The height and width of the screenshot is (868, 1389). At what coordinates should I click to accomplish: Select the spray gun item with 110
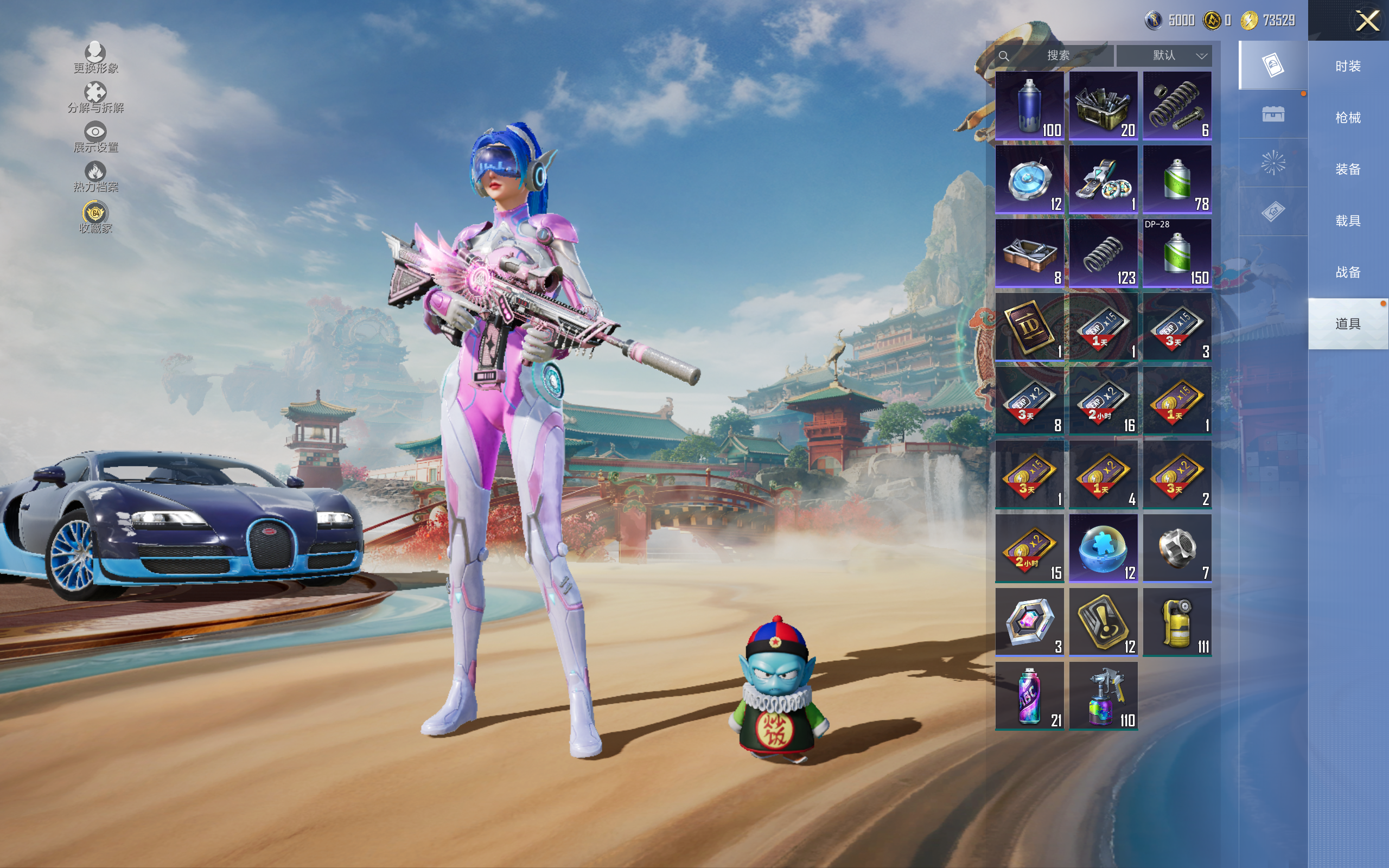click(x=1103, y=696)
